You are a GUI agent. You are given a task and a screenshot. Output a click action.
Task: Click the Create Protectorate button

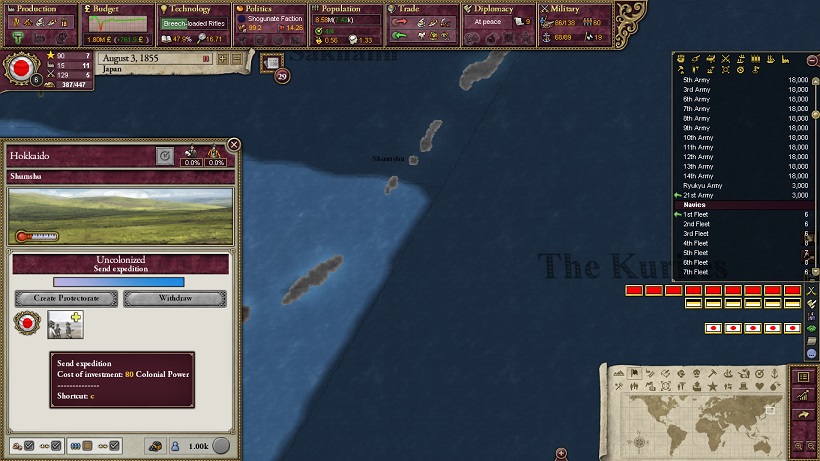point(66,299)
